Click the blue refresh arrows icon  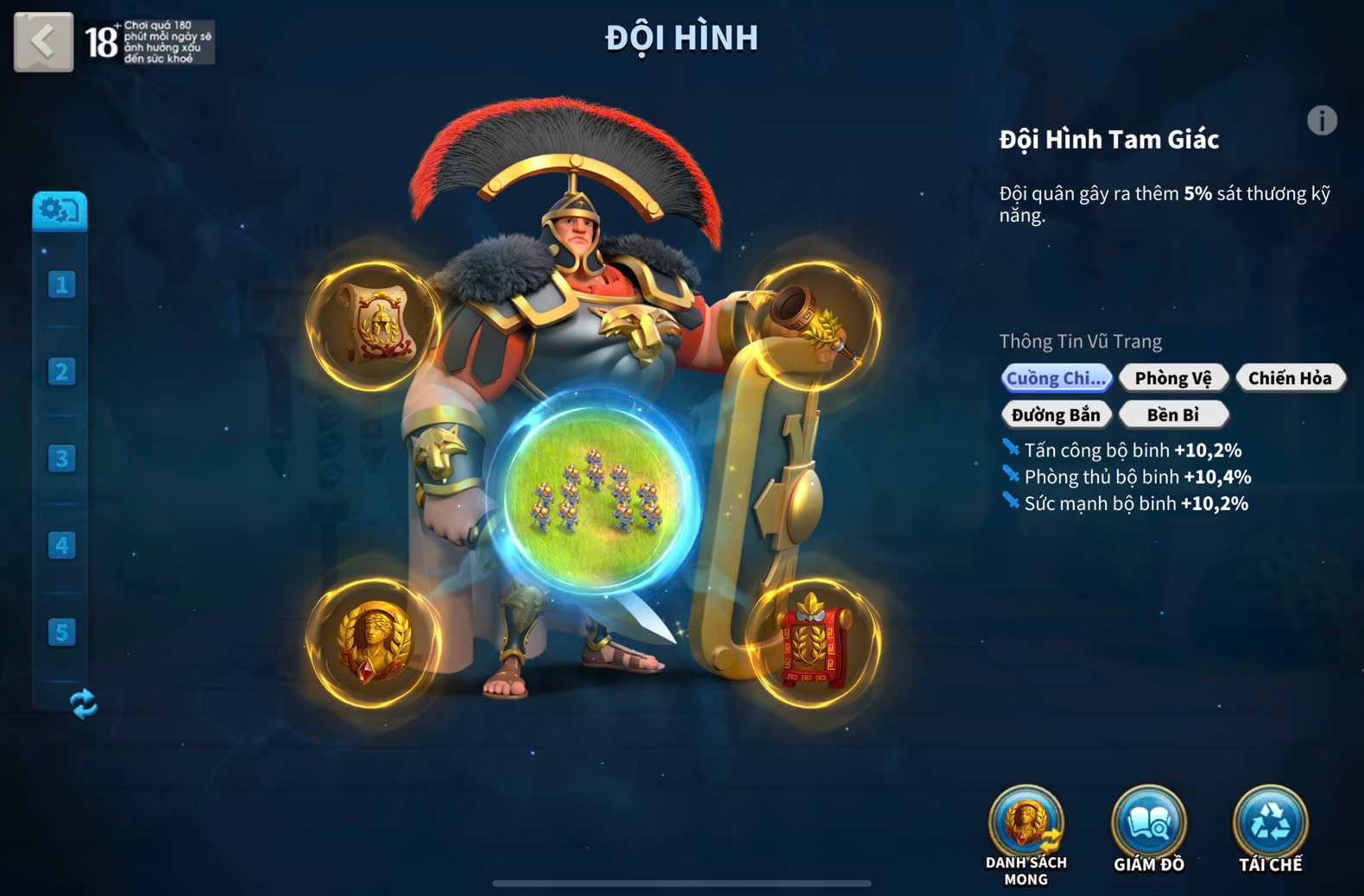83,704
